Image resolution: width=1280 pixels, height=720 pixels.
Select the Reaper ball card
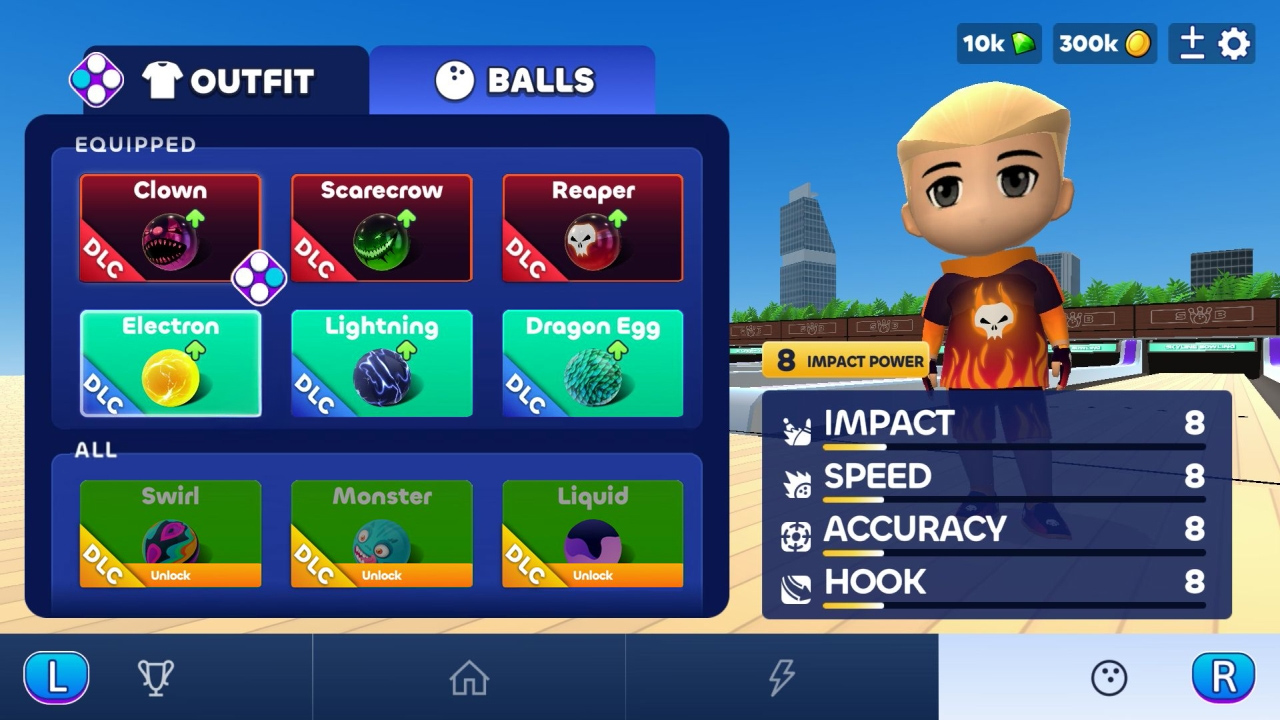pos(592,227)
